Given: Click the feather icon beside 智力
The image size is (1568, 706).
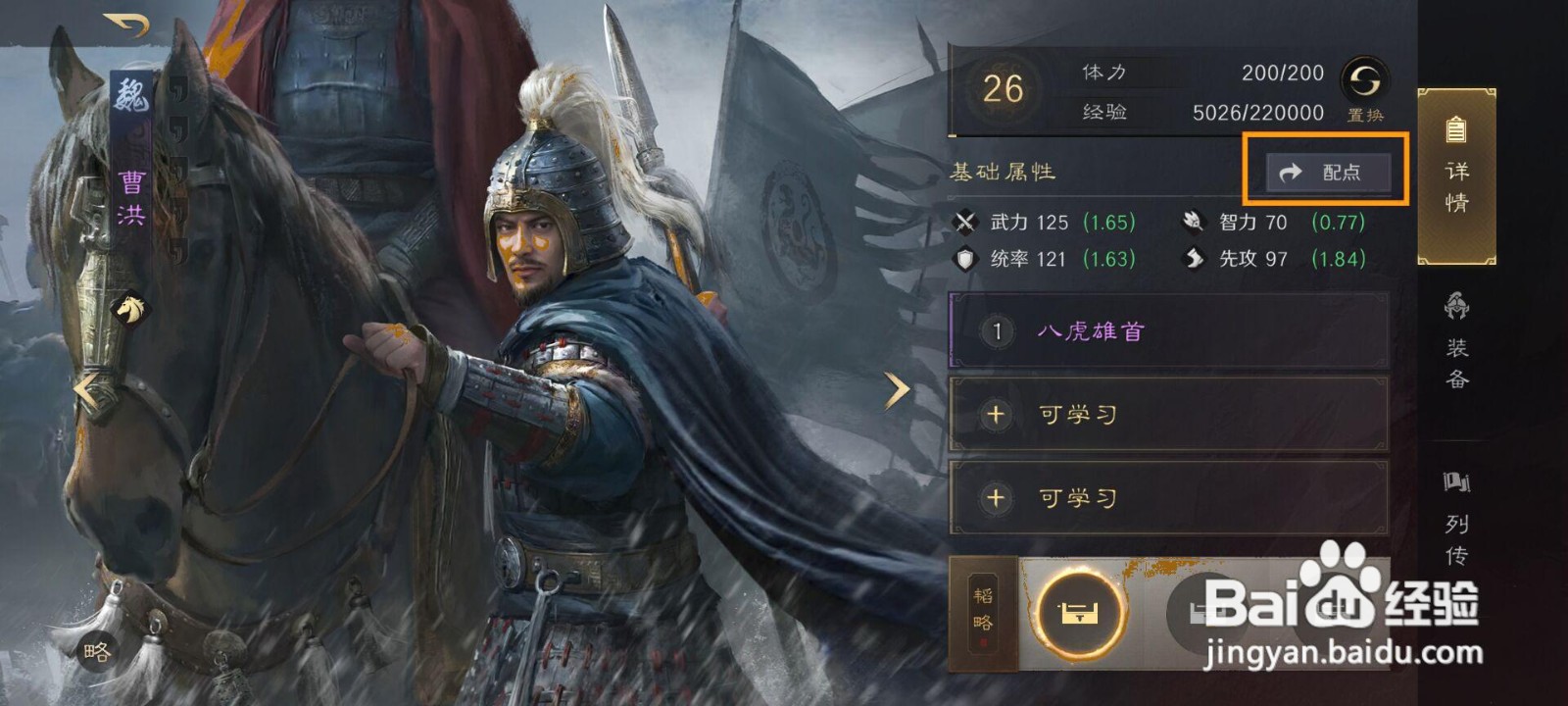Looking at the screenshot, I should [1192, 224].
